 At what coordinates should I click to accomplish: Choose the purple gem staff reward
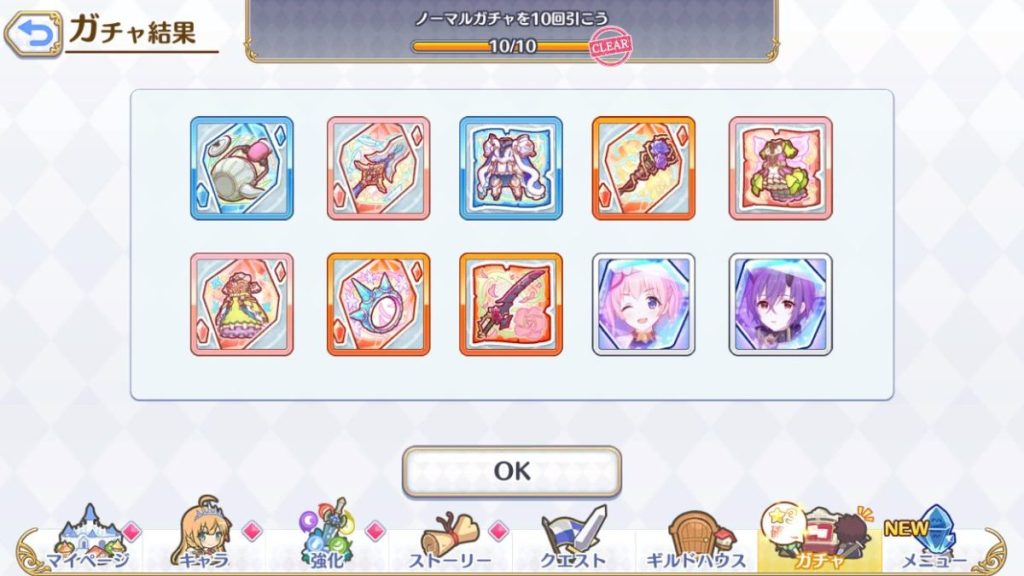point(644,168)
